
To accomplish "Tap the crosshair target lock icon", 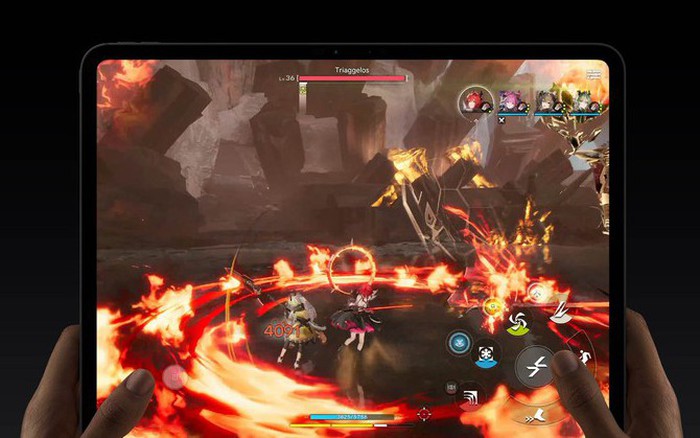I will point(423,413).
